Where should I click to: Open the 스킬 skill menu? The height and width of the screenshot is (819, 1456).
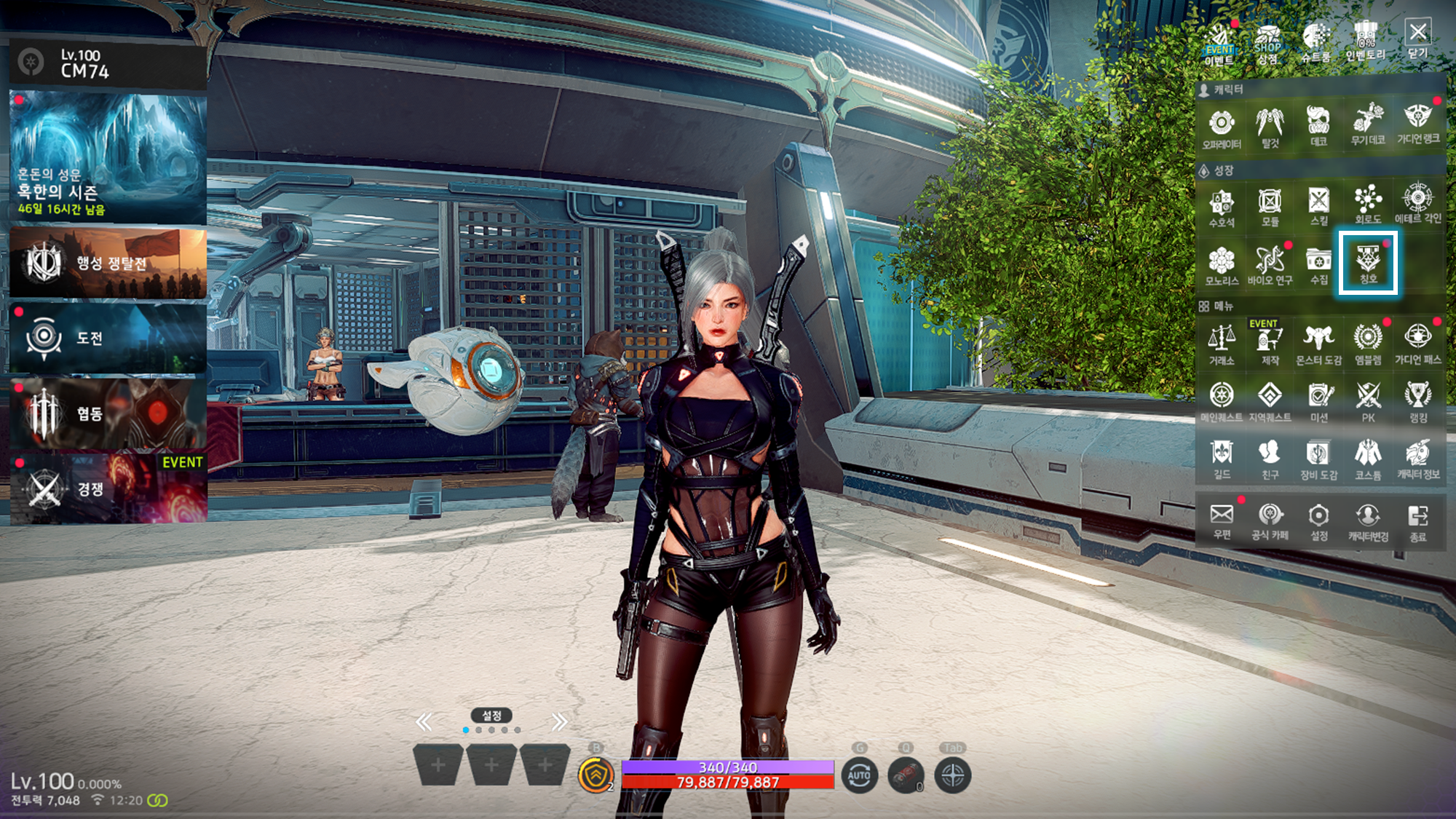click(1318, 206)
